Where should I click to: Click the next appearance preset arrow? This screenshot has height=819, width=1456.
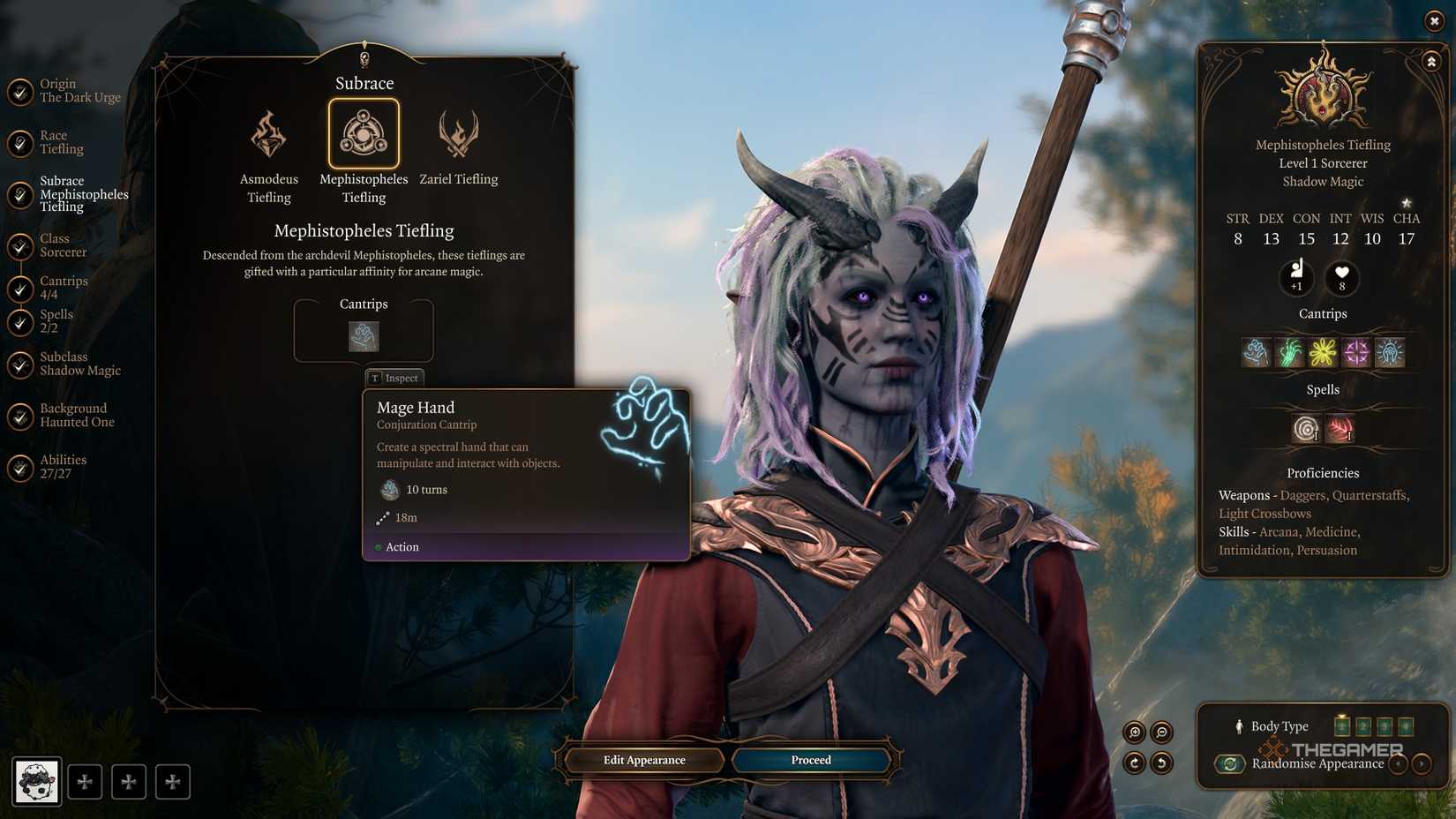(1420, 764)
